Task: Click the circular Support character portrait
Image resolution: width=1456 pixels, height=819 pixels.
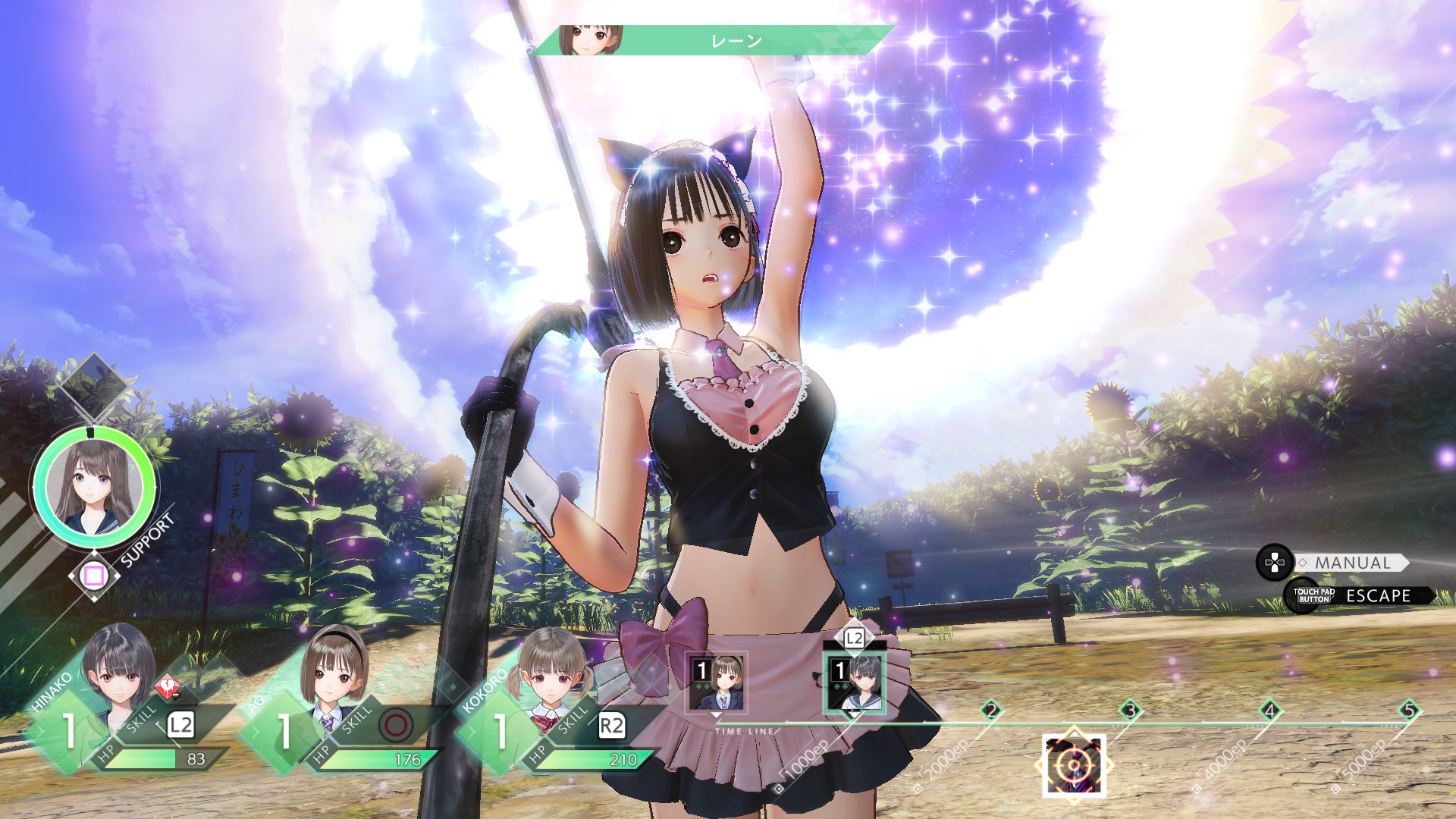Action: coord(94,486)
